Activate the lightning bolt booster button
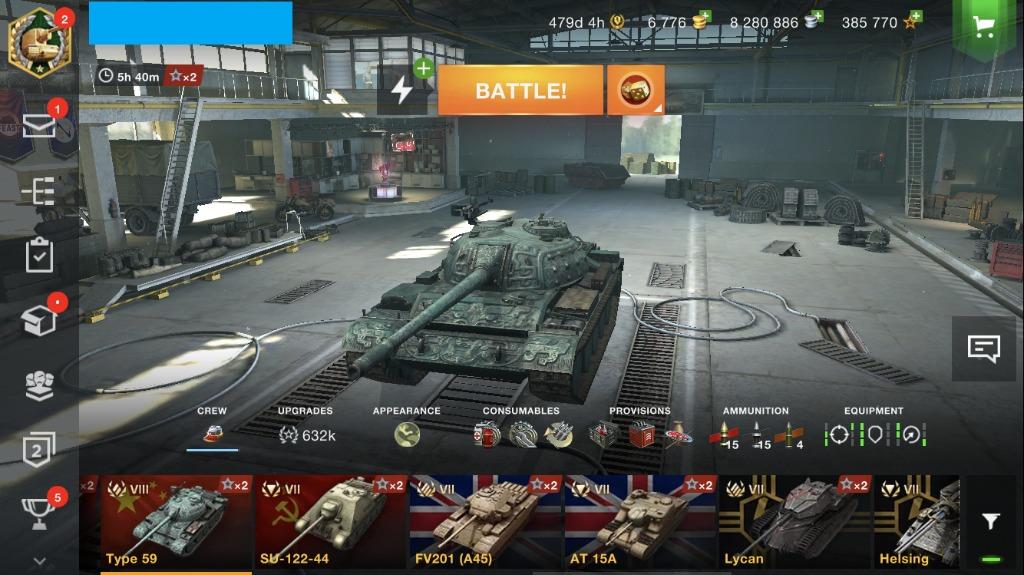The image size is (1024, 575). coord(402,91)
